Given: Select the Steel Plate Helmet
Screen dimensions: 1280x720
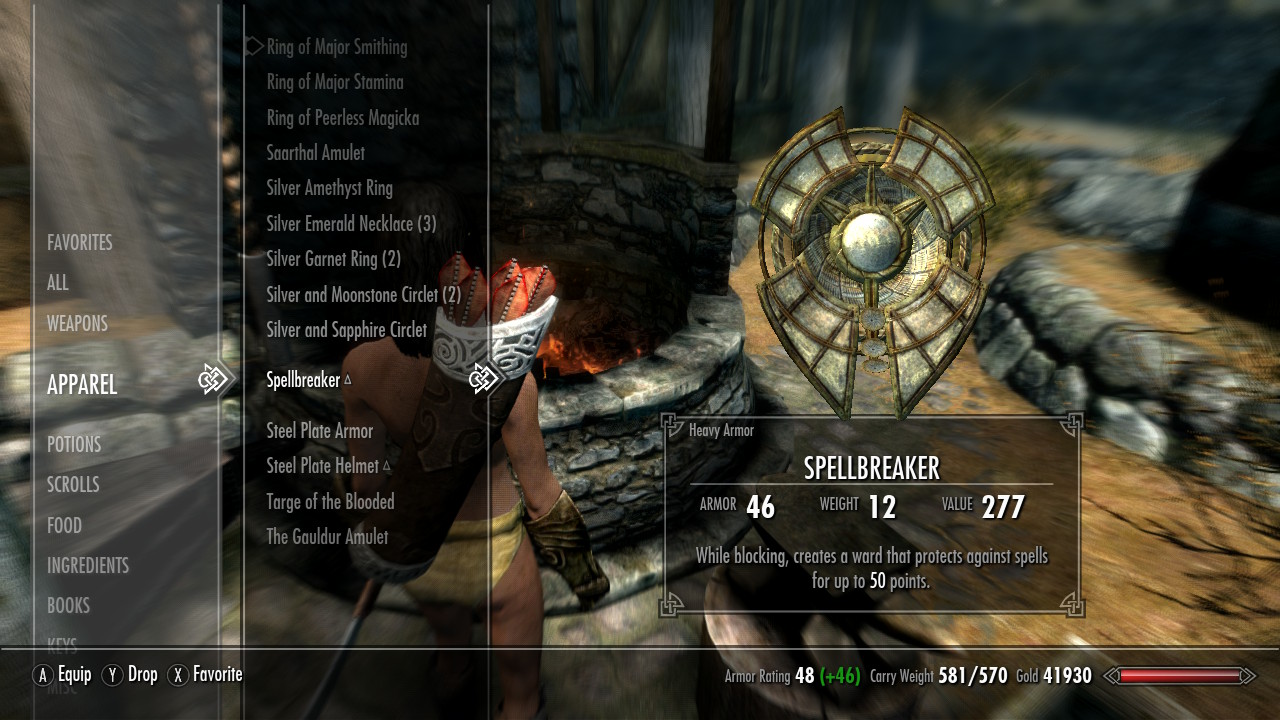Looking at the screenshot, I should coord(323,466).
